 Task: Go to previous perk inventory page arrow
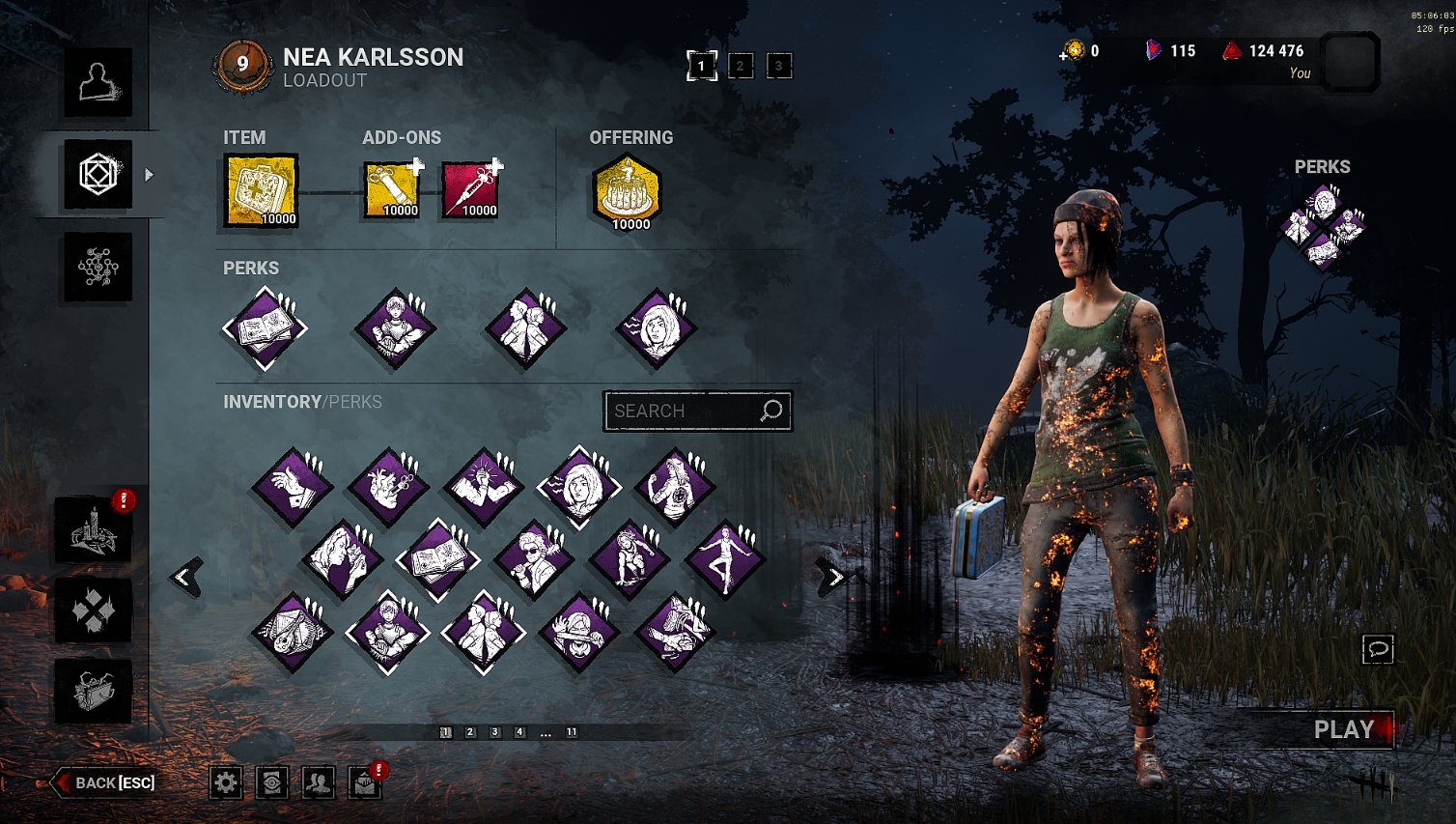pos(185,578)
